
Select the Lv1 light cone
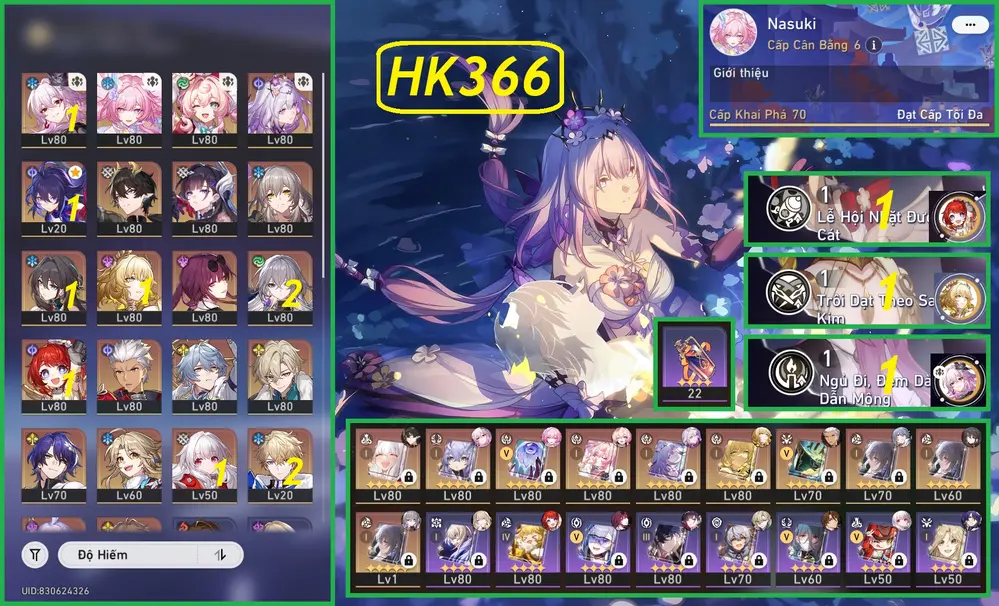[385, 552]
